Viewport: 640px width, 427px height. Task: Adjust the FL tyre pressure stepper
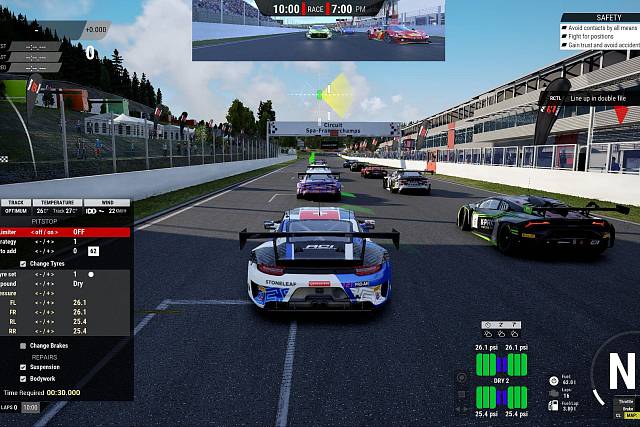43,302
